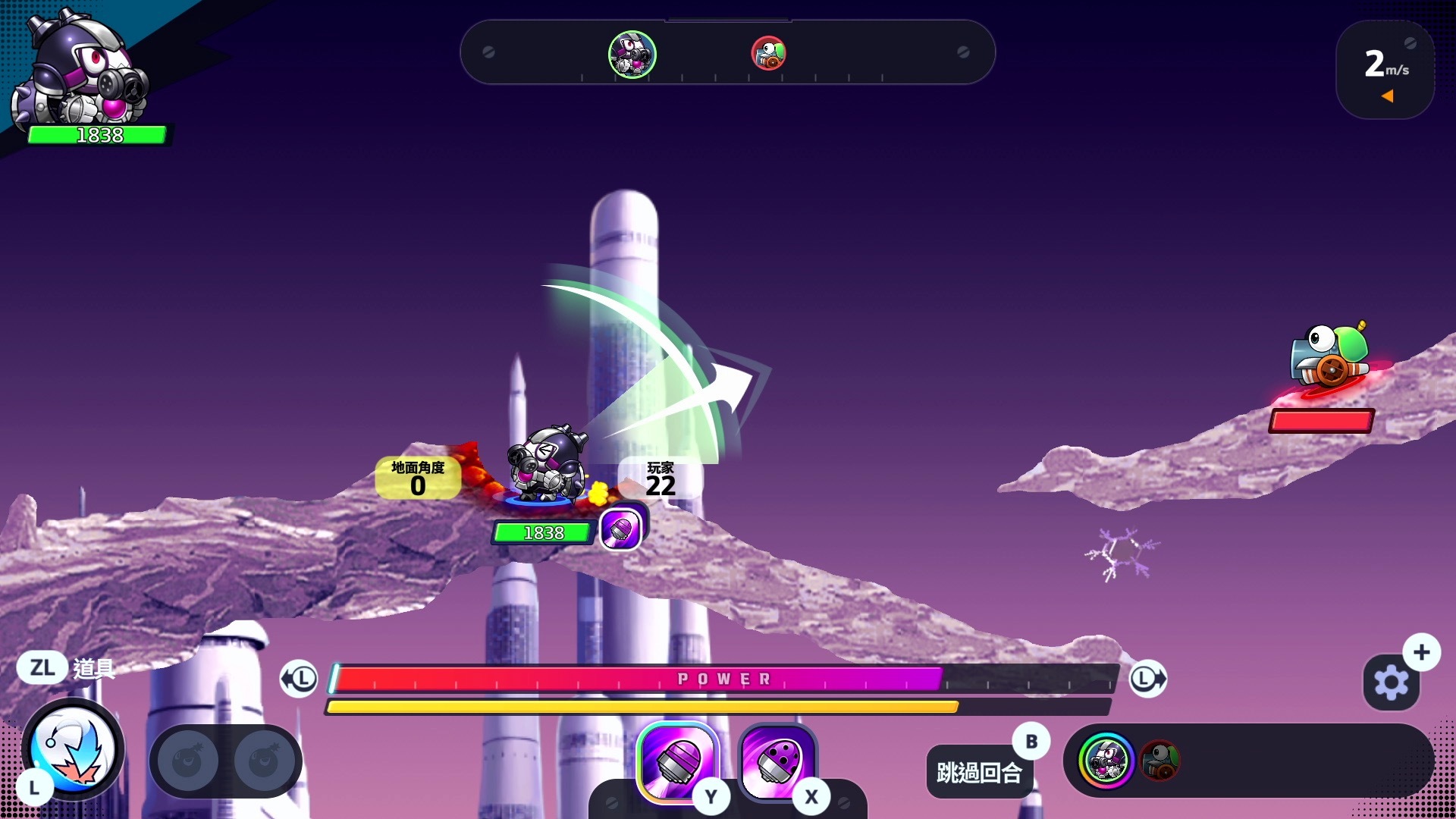Open the settings gear menu
Screen dimensions: 1456x819
tap(1391, 682)
